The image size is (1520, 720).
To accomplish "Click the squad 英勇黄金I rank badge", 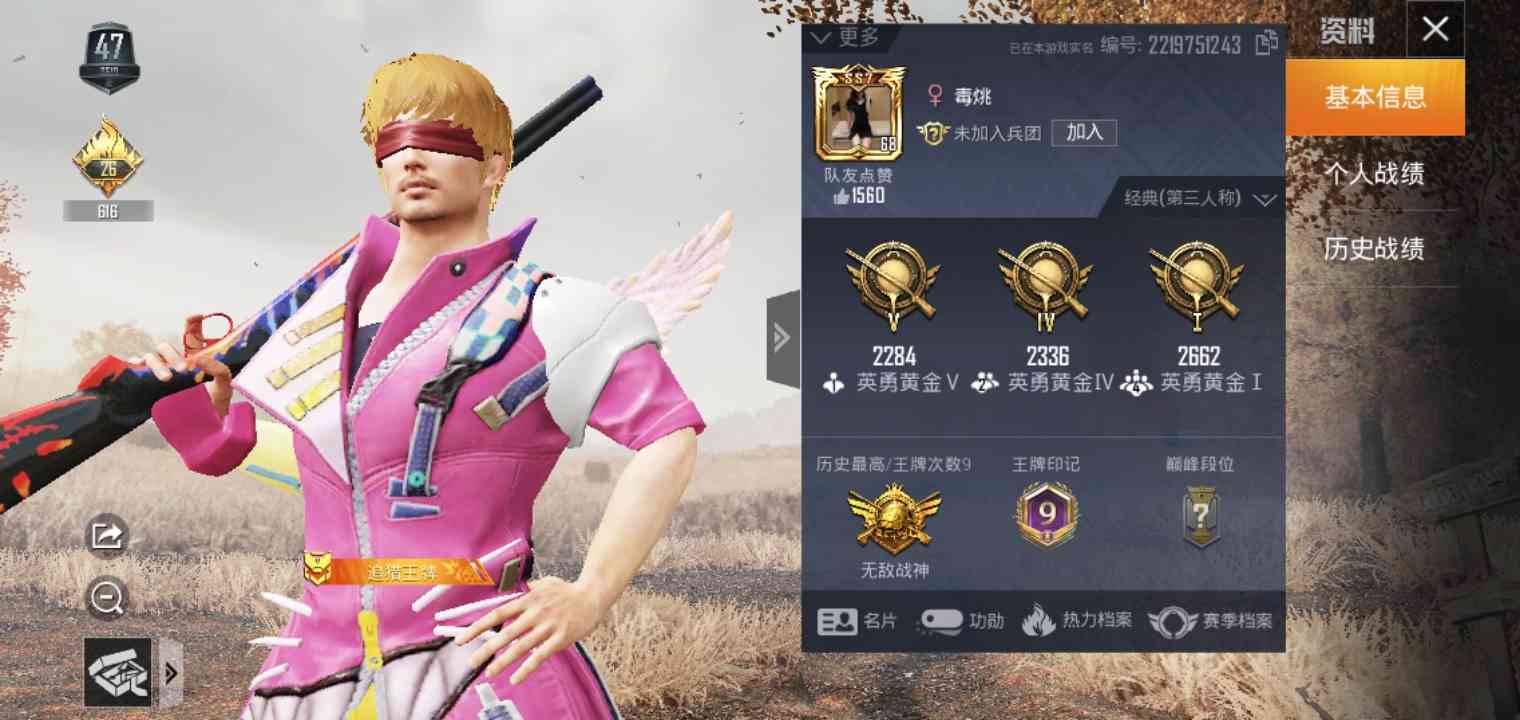I will click(x=1196, y=290).
